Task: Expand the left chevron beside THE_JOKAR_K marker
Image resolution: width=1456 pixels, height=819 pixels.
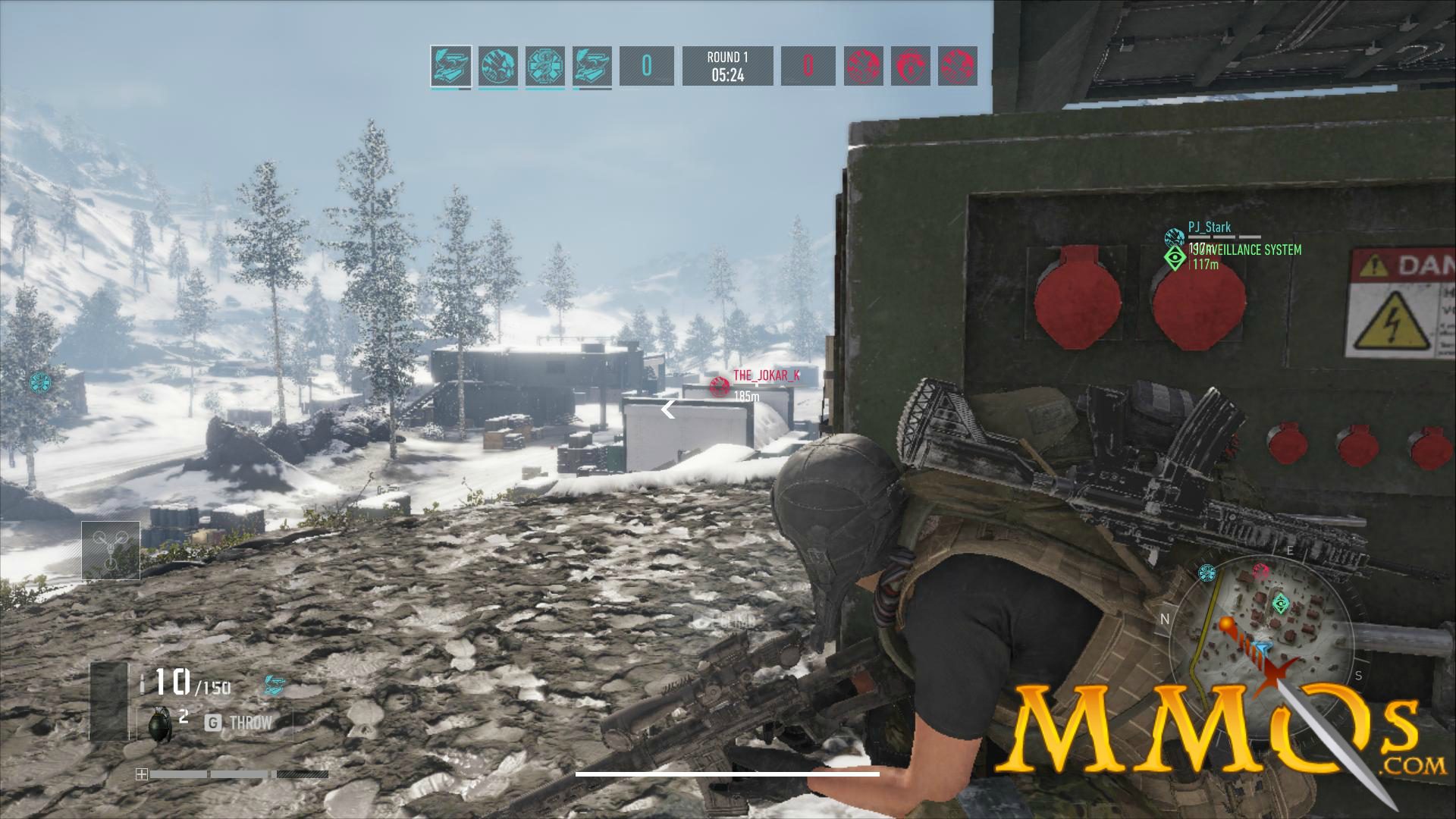Action: [x=667, y=409]
